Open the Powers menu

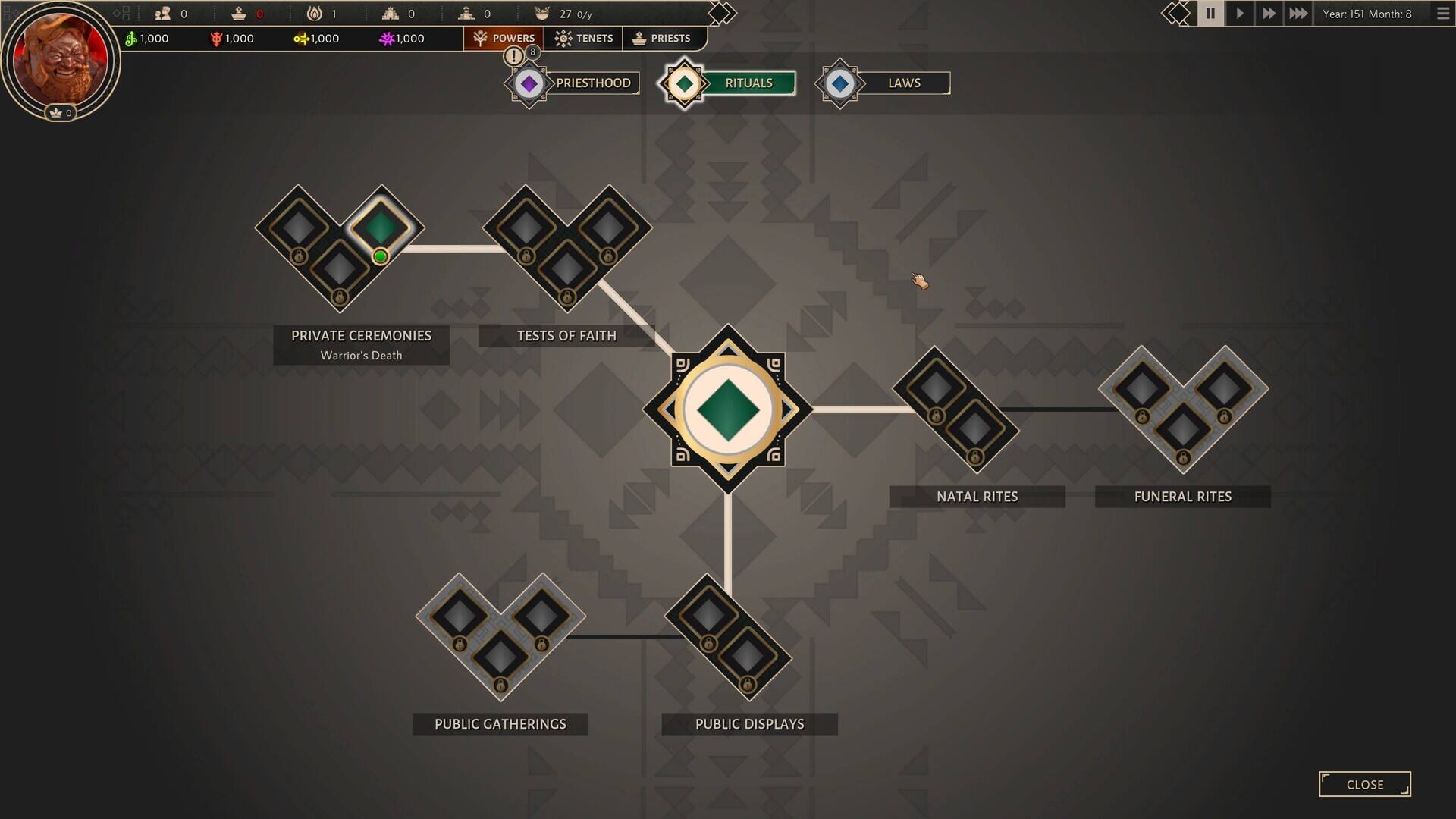point(504,38)
